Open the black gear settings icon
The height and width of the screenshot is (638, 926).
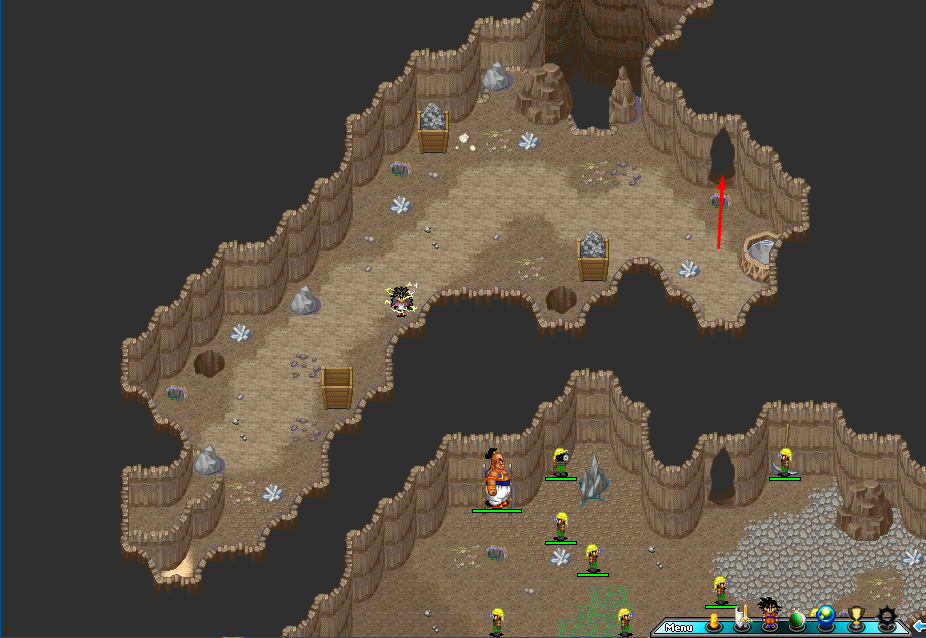click(886, 618)
